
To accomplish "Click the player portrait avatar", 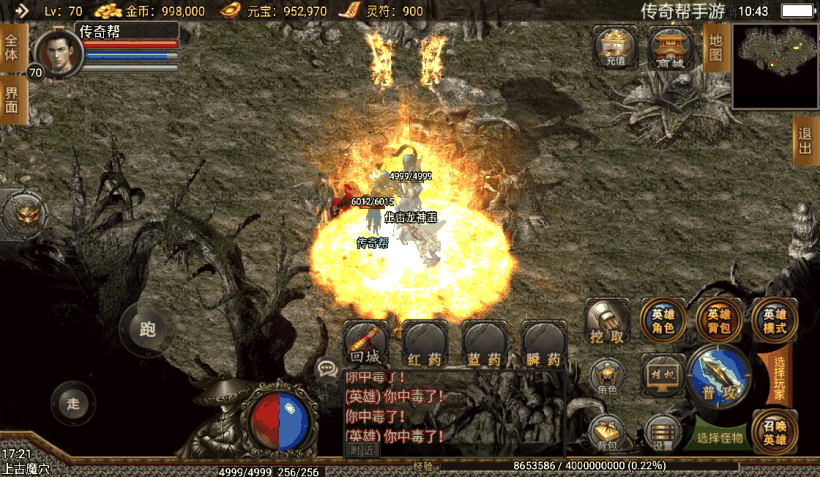I will coord(59,53).
